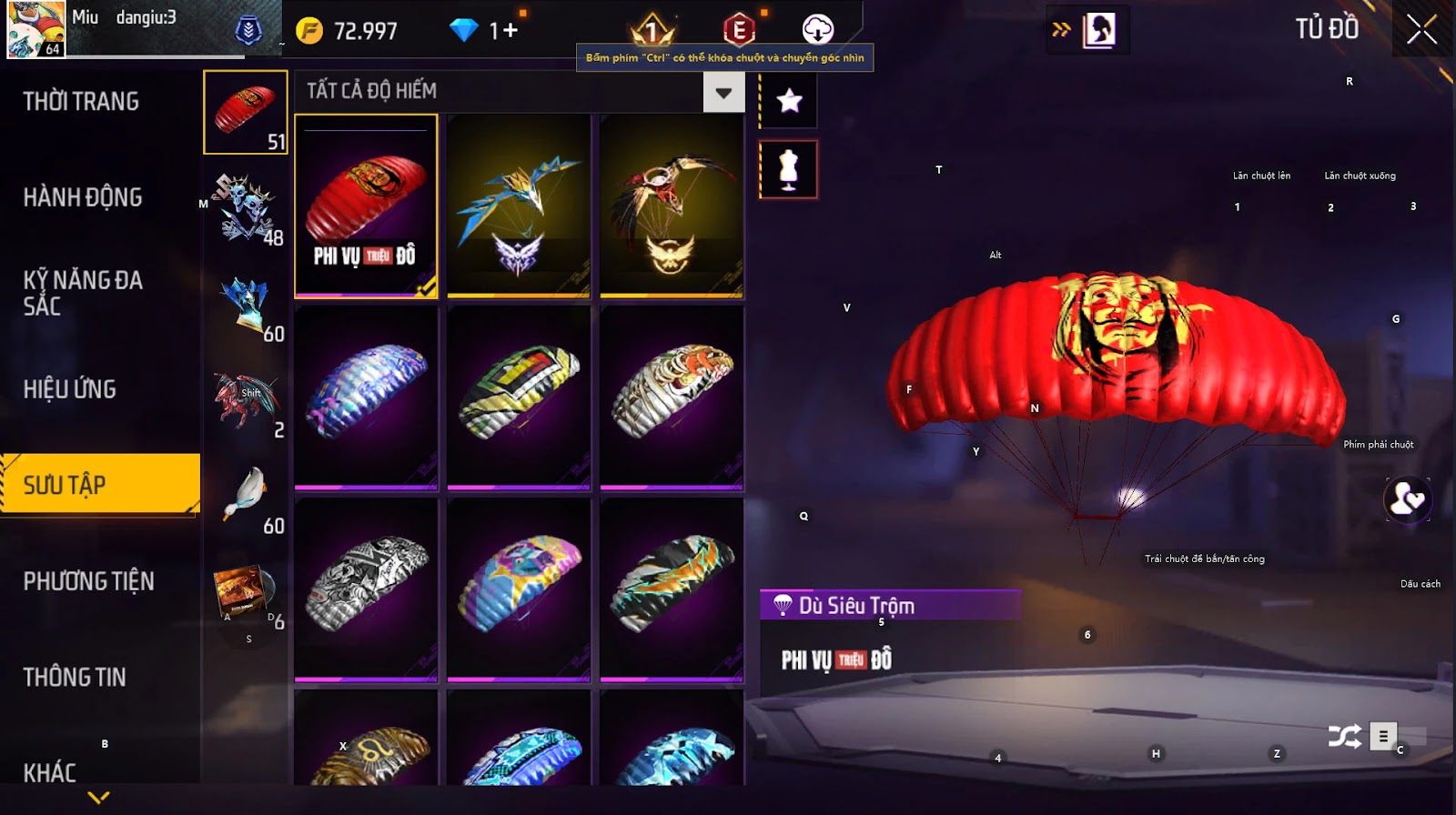This screenshot has height=815, width=1456.
Task: Select the Hiệu Ứng menu entry
Action: (70, 389)
